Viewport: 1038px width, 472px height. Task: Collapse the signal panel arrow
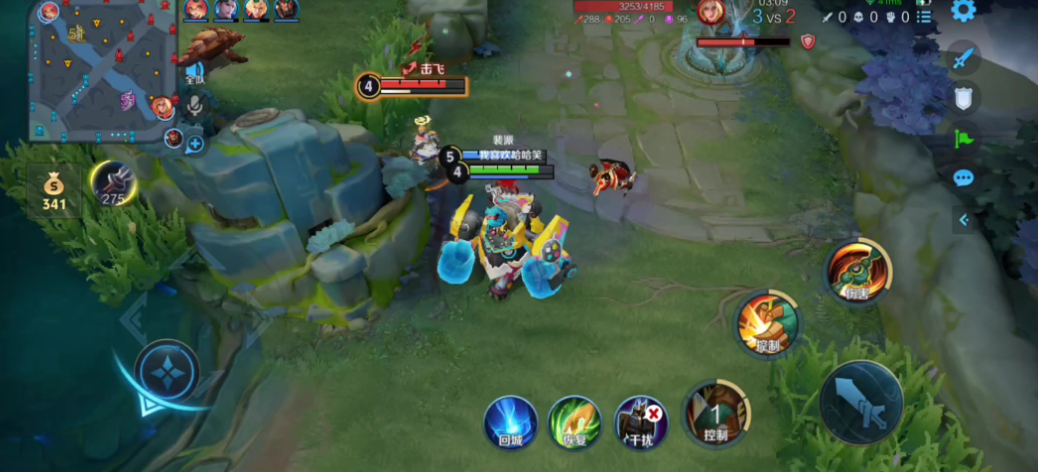point(964,220)
